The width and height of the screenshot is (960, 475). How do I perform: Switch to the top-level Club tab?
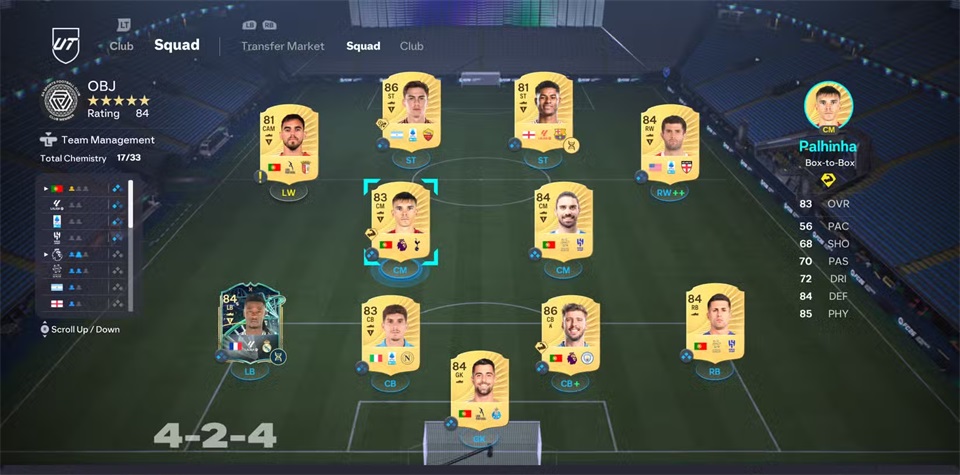123,45
